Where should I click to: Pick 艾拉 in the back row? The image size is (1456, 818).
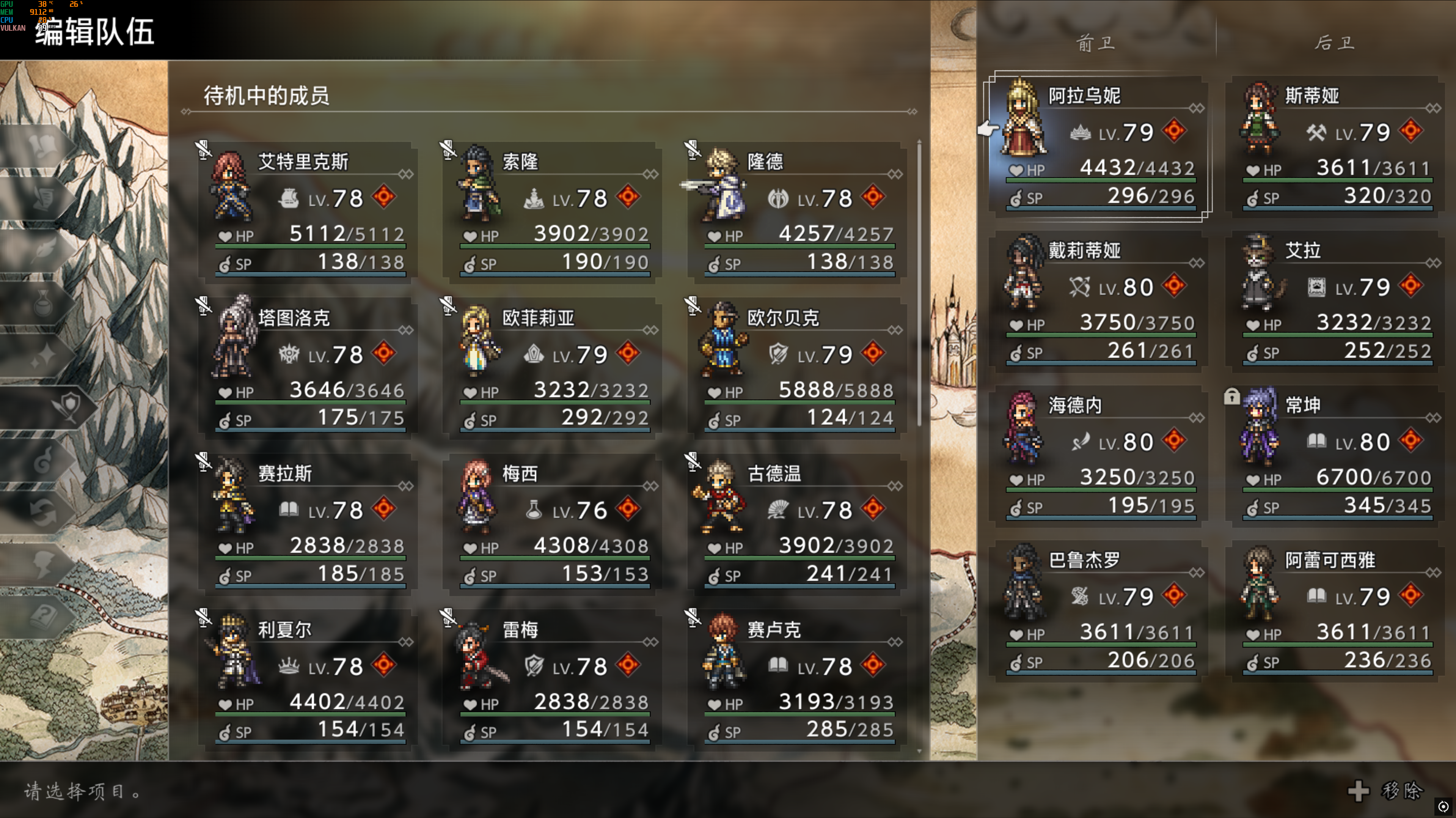click(1336, 301)
